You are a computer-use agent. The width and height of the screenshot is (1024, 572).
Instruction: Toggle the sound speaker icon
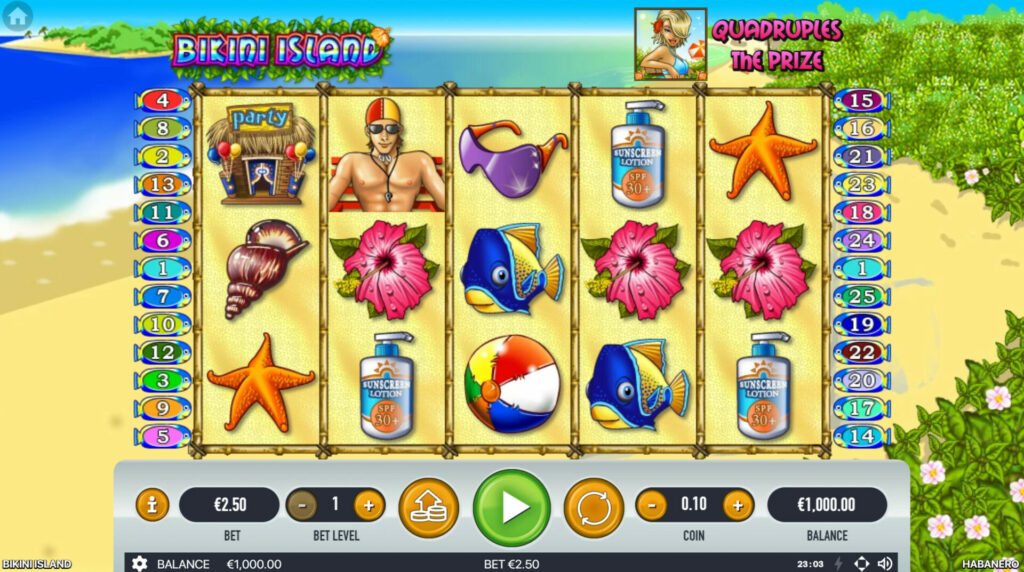(x=885, y=564)
